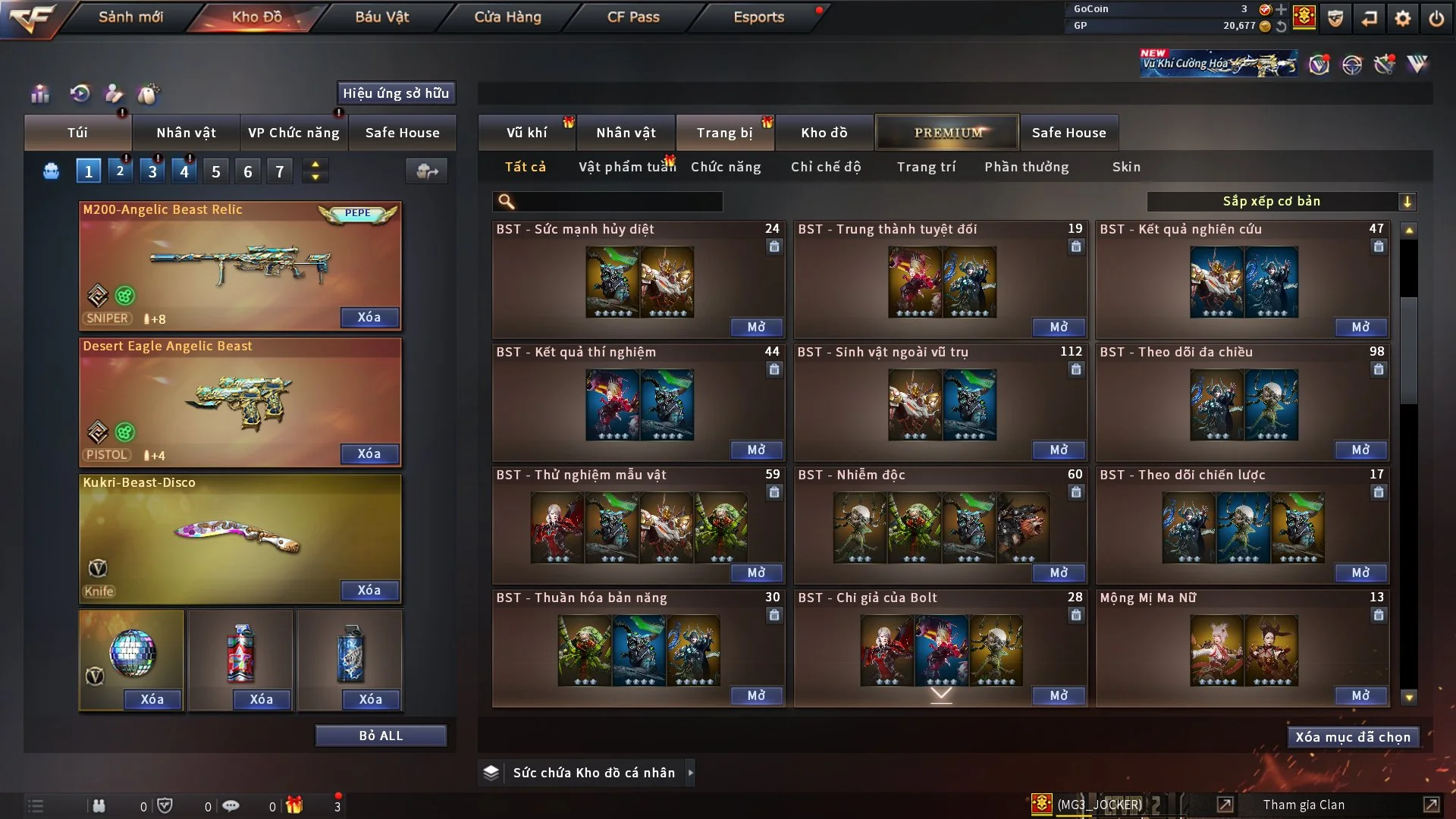Screen dimensions: 1456x819
Task: Switch to the Vũ khí tab
Action: (x=526, y=133)
